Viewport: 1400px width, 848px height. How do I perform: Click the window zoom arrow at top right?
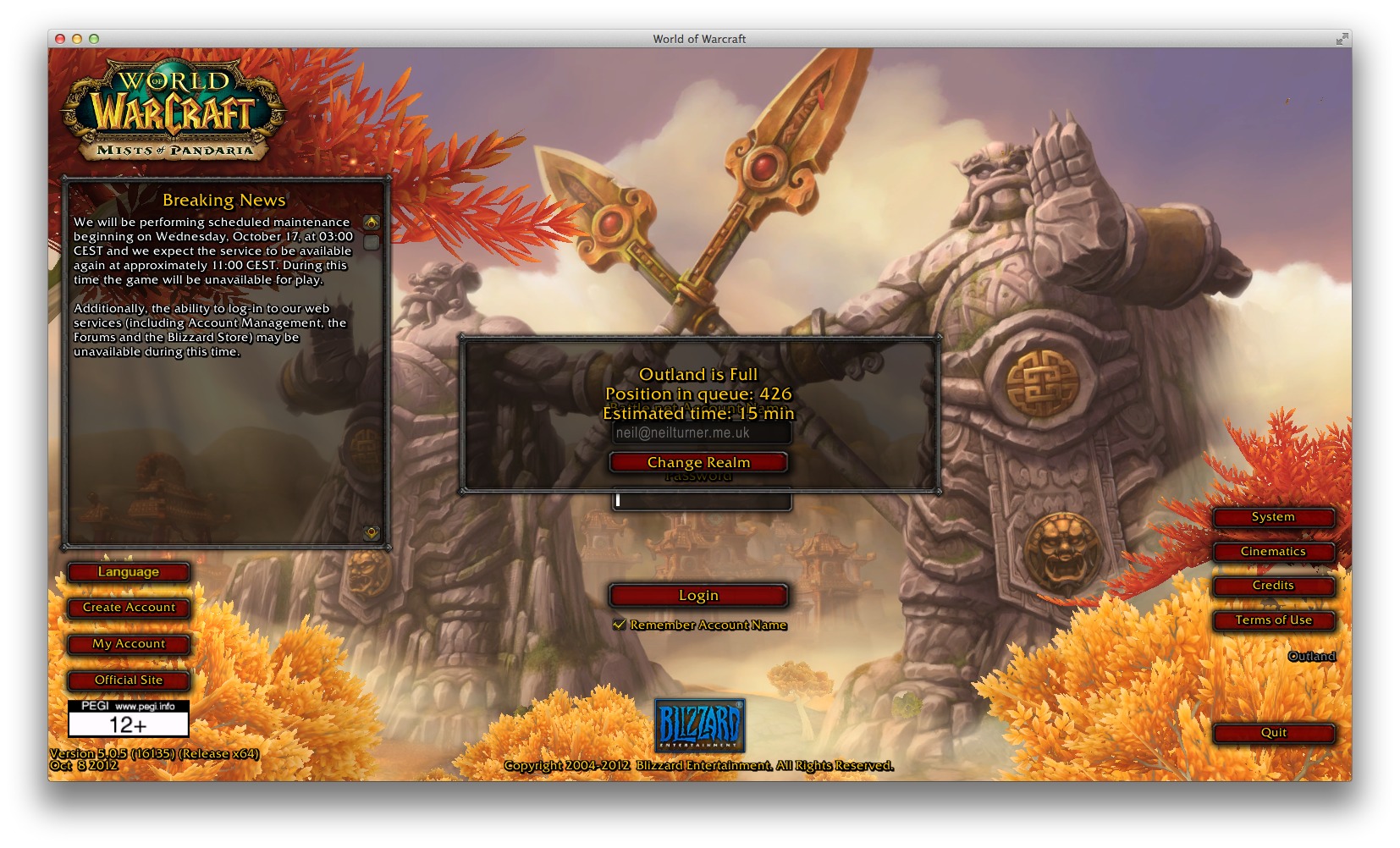pyautogui.click(x=1343, y=38)
